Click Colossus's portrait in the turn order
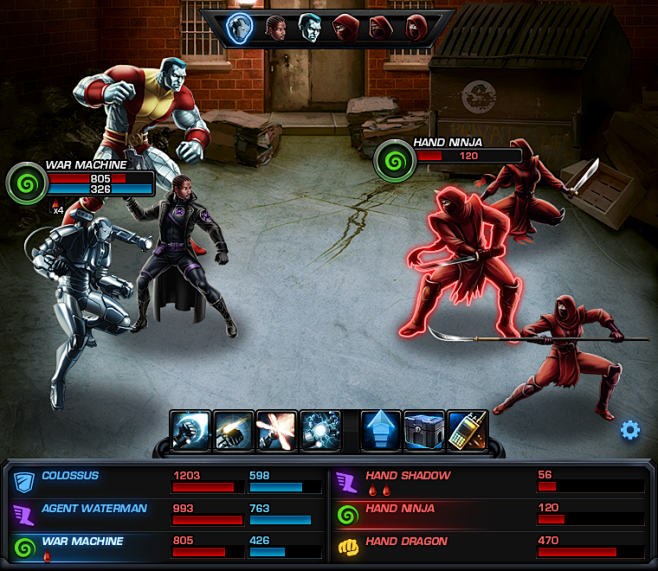658x571 pixels. [x=311, y=27]
